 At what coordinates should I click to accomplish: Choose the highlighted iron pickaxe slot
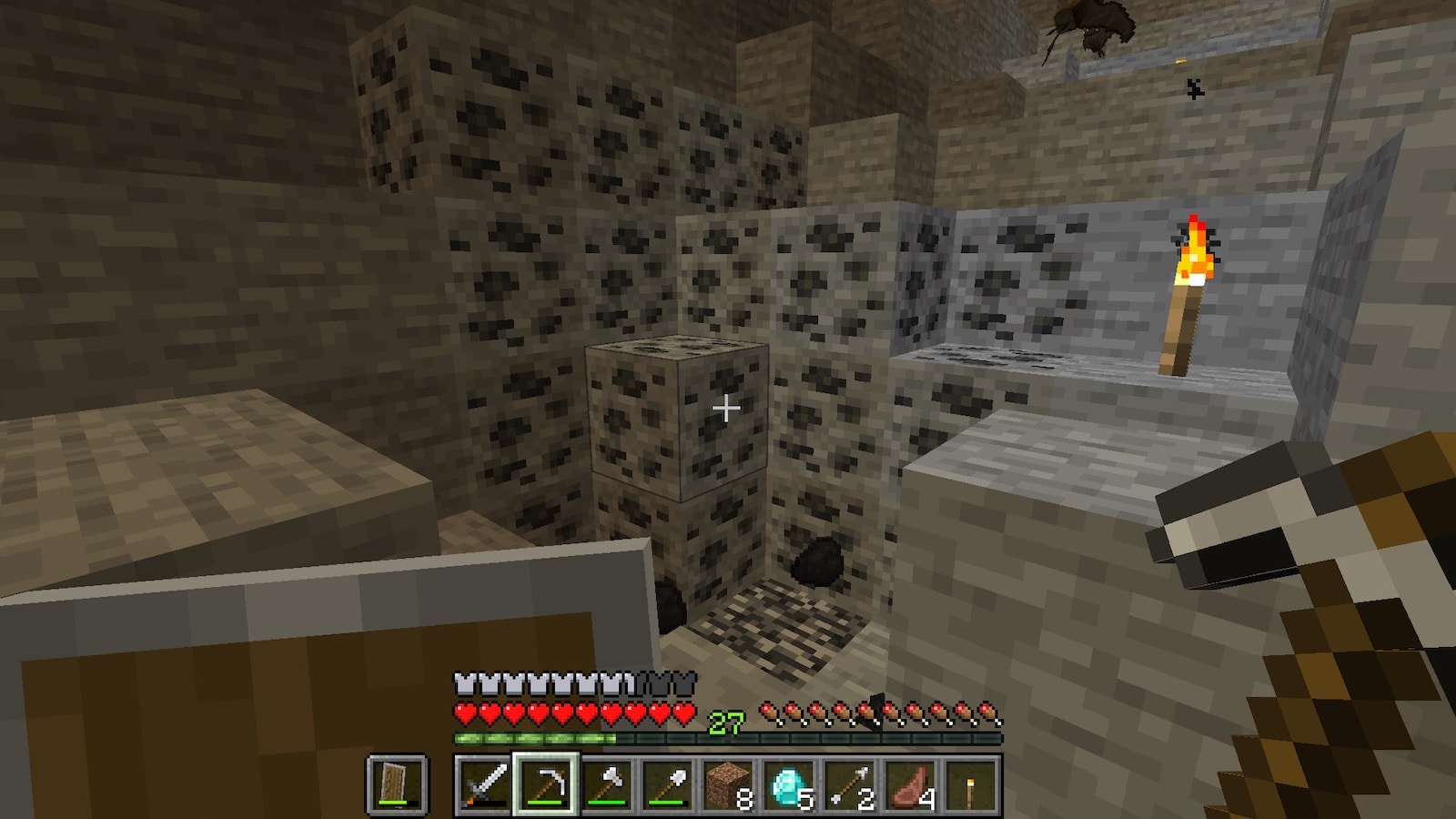(x=545, y=784)
